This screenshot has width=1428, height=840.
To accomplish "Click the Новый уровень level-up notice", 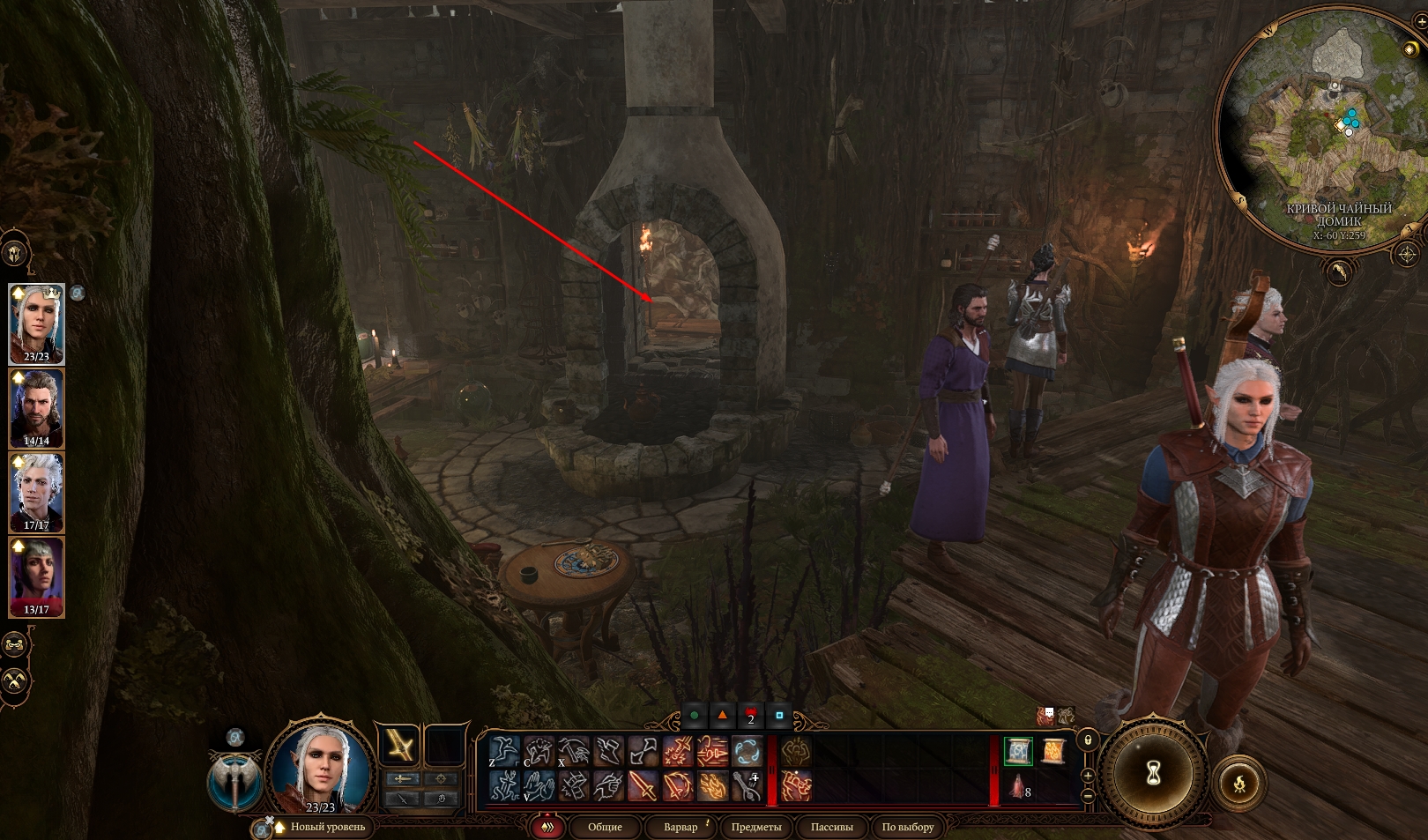I will pyautogui.click(x=327, y=827).
